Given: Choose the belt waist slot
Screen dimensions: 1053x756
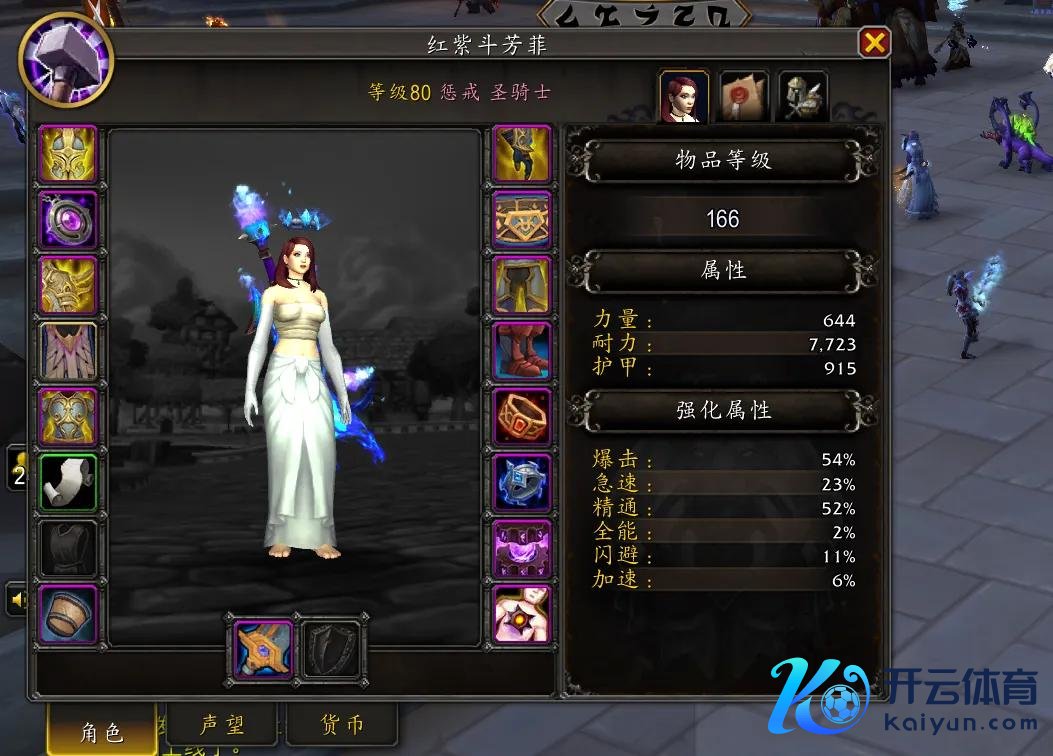Looking at the screenshot, I should pos(522,220).
